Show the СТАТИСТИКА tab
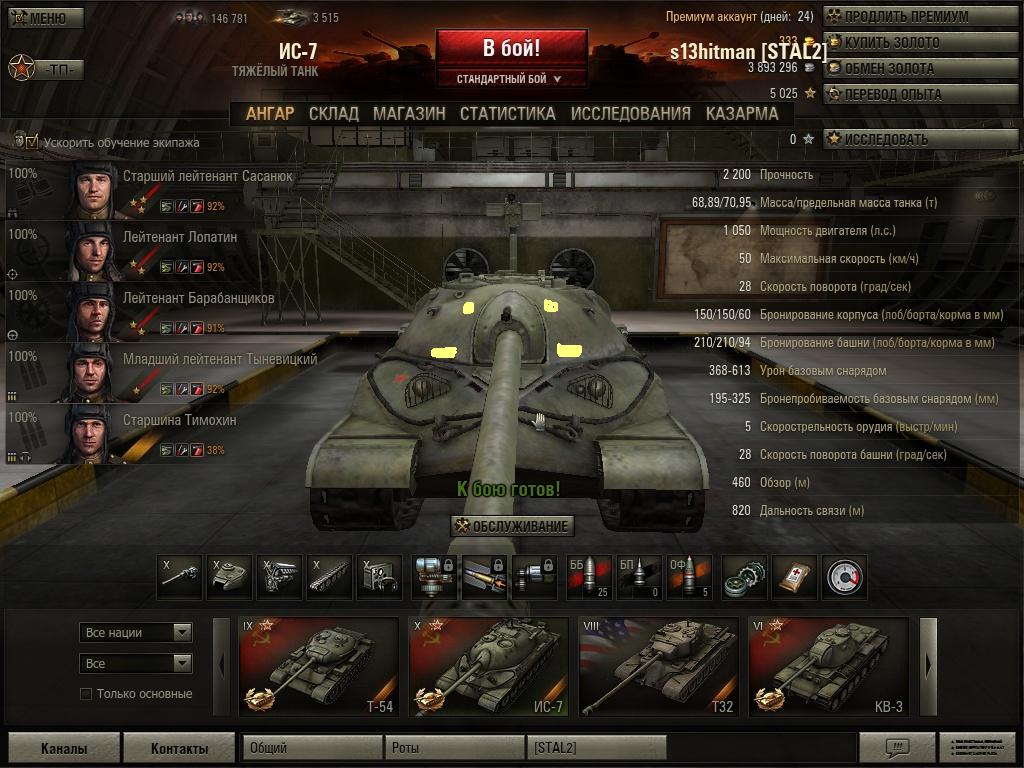Image resolution: width=1024 pixels, height=768 pixels. point(507,113)
